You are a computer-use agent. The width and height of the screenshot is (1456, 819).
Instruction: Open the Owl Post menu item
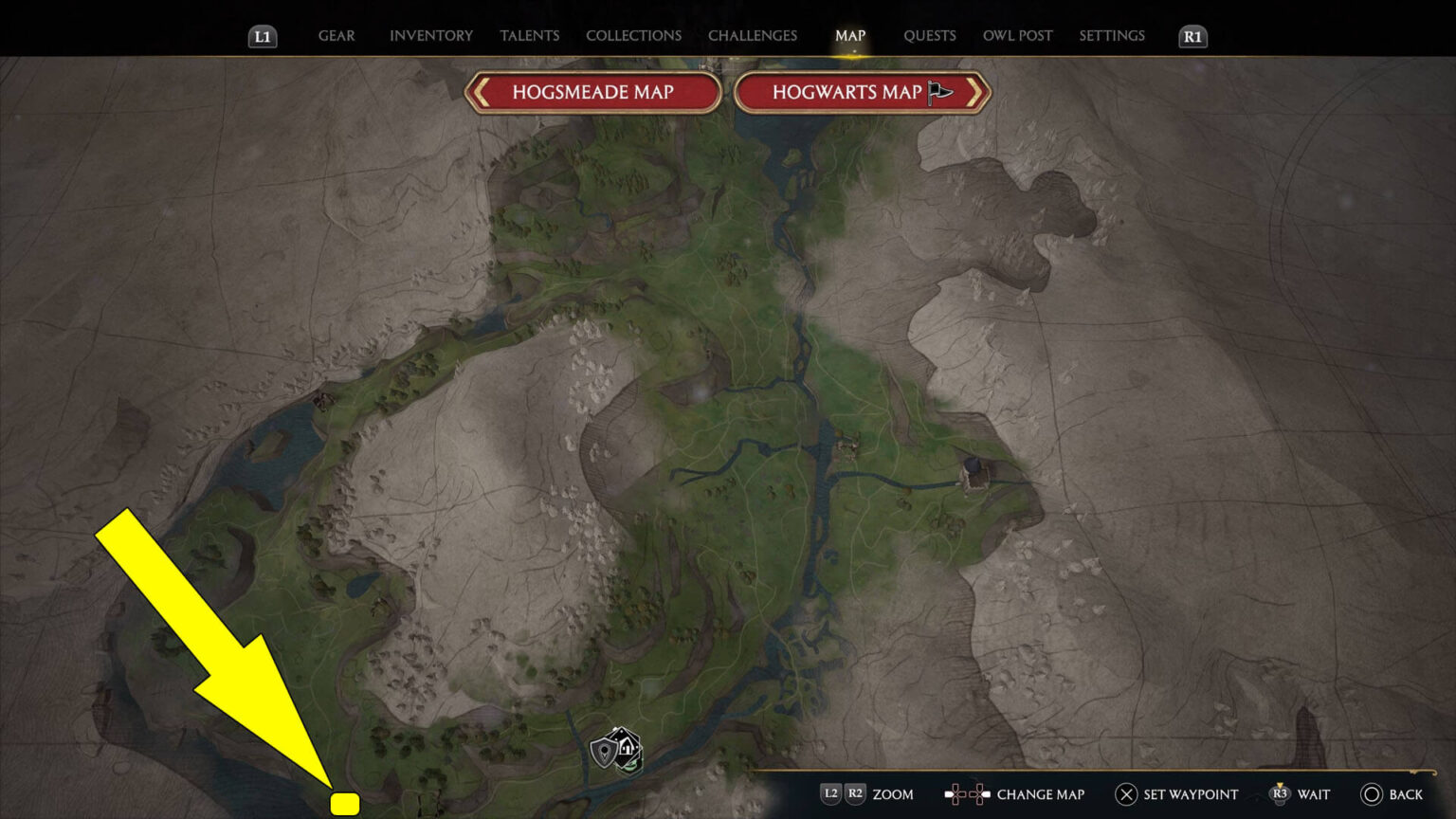(1017, 35)
